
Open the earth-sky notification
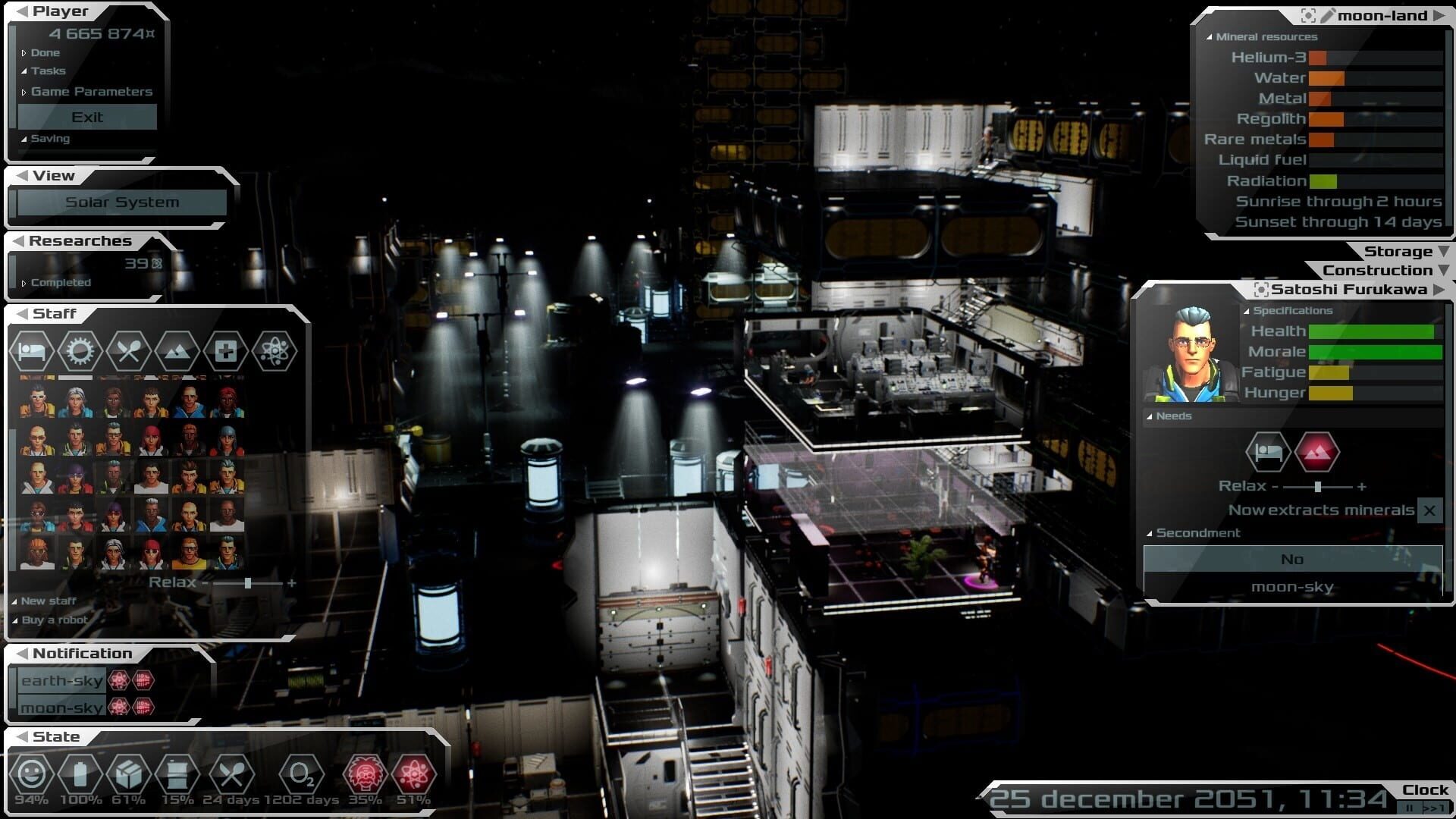point(61,681)
